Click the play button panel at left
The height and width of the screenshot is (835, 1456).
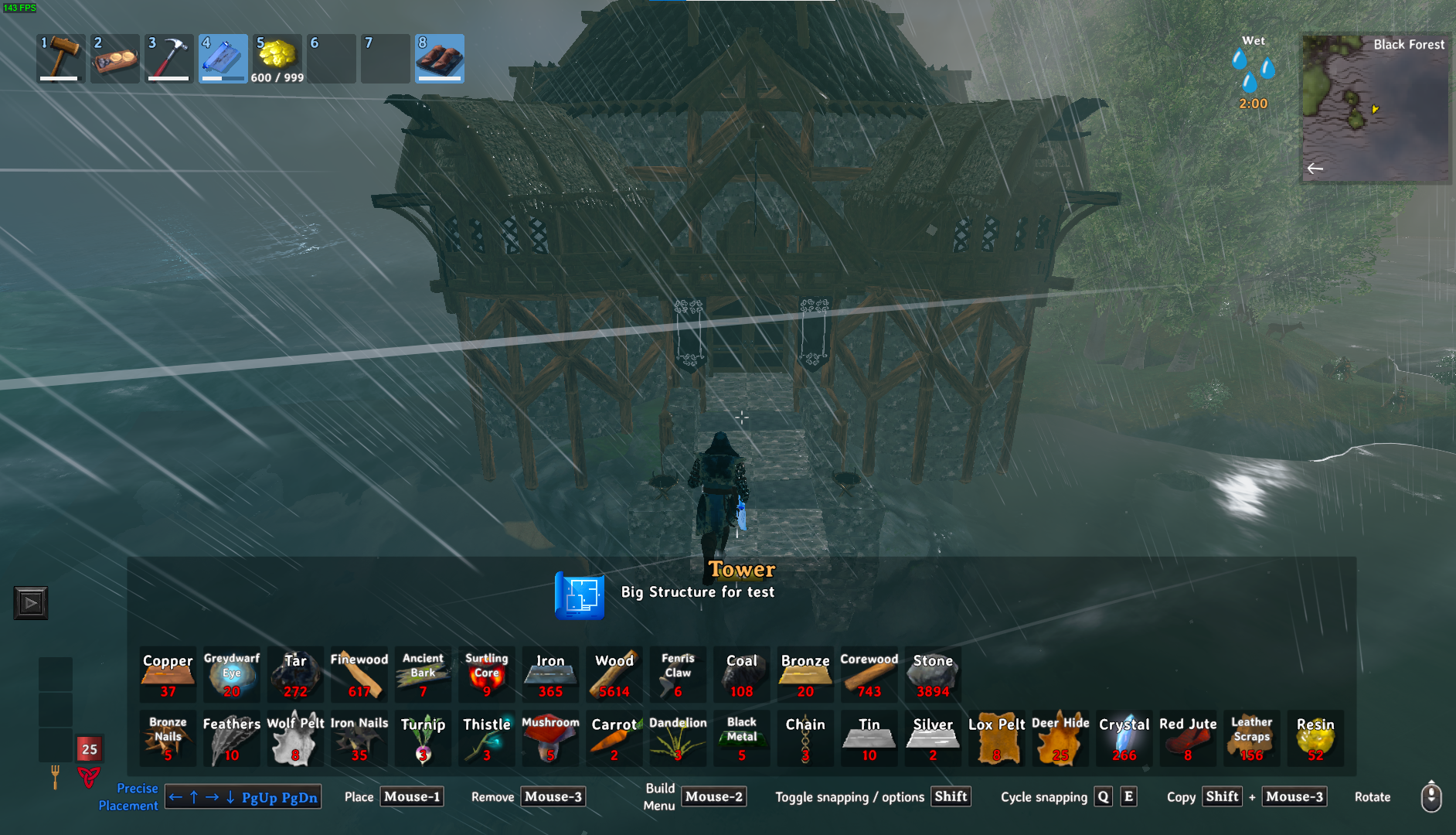[31, 603]
